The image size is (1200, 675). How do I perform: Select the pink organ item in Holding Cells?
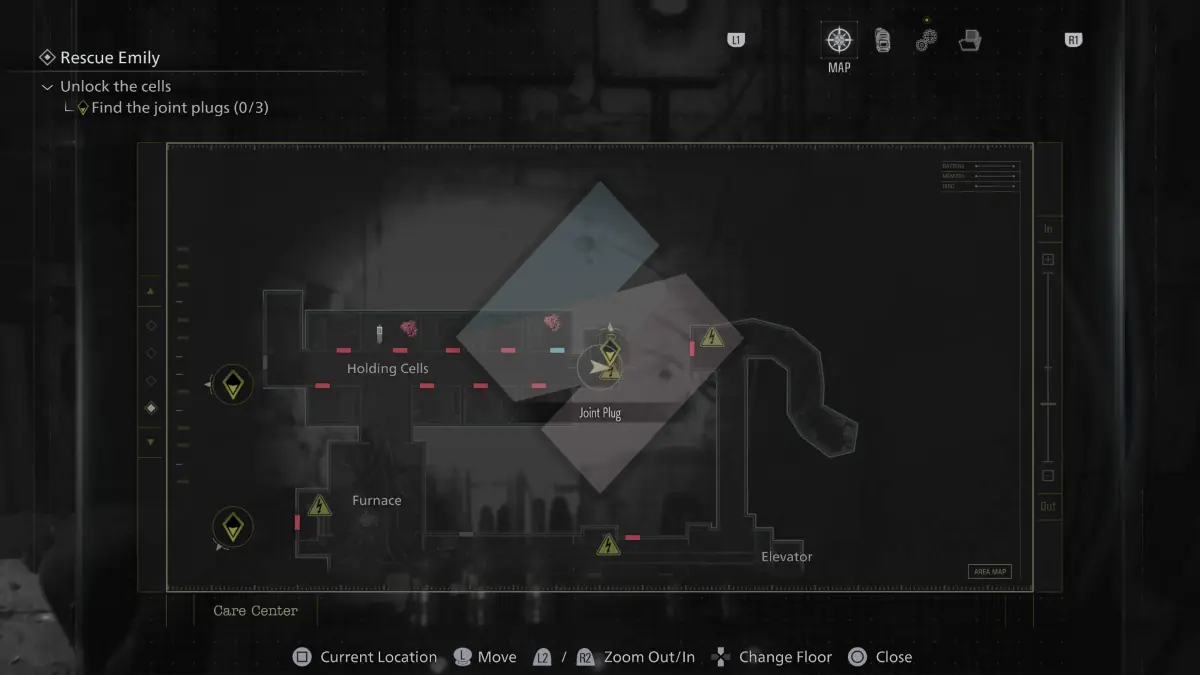(409, 327)
